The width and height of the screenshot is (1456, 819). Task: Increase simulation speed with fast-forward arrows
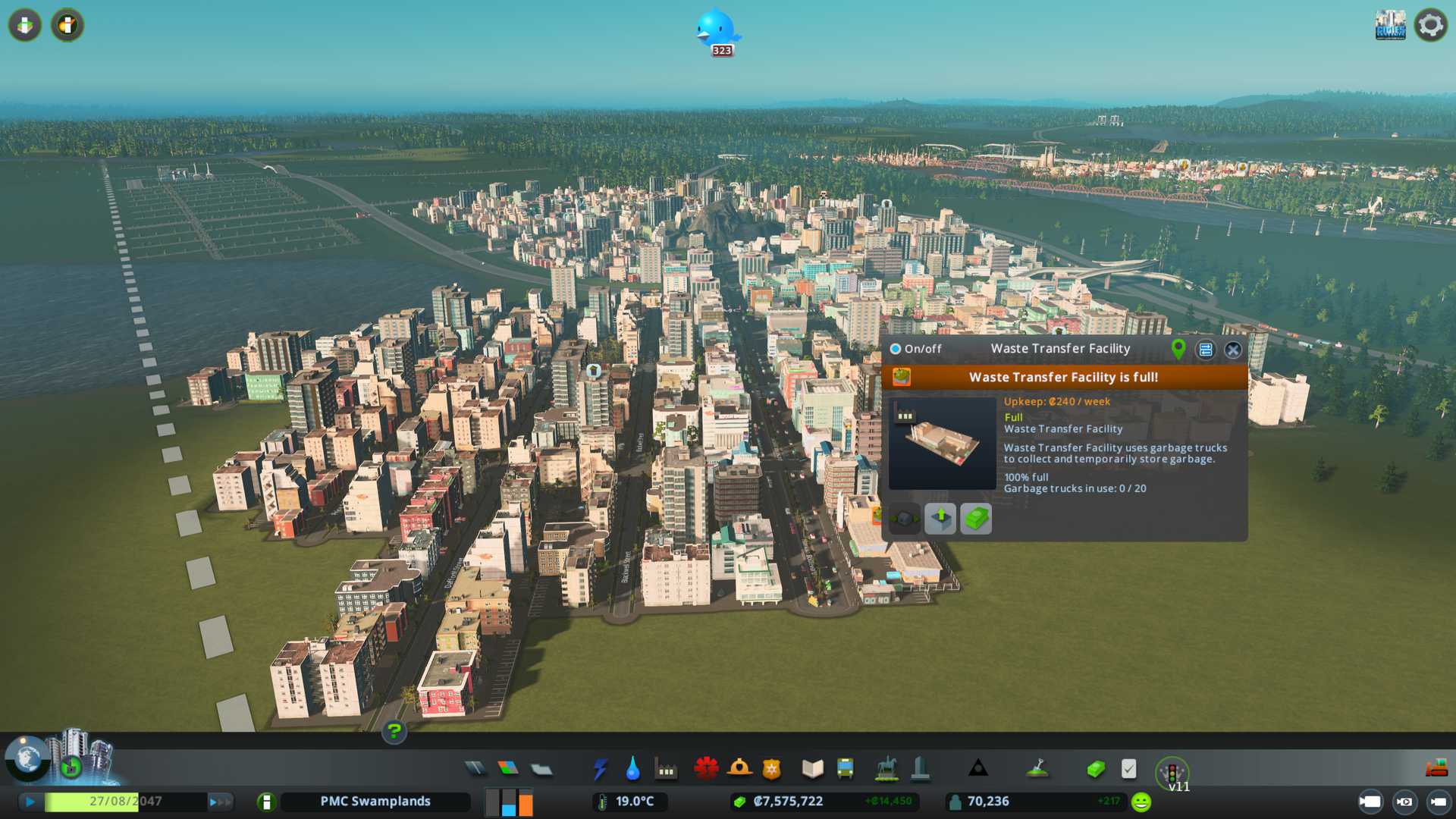(220, 802)
